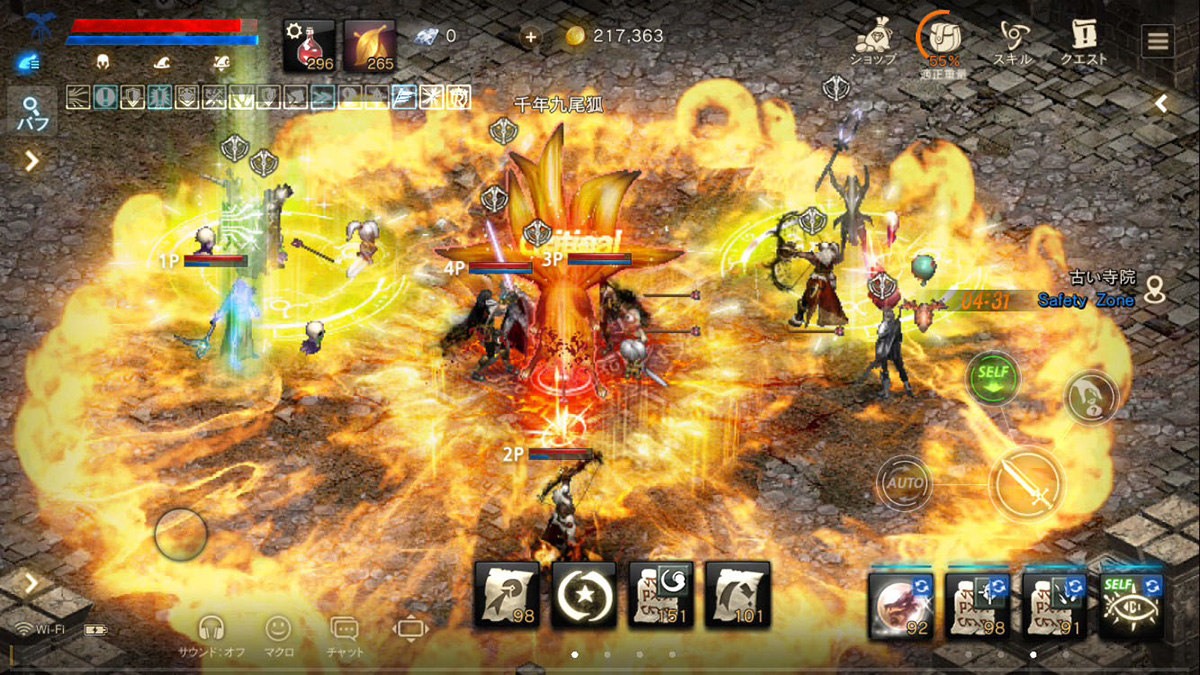
Task: Open the クエスト quest log
Action: click(x=1084, y=42)
